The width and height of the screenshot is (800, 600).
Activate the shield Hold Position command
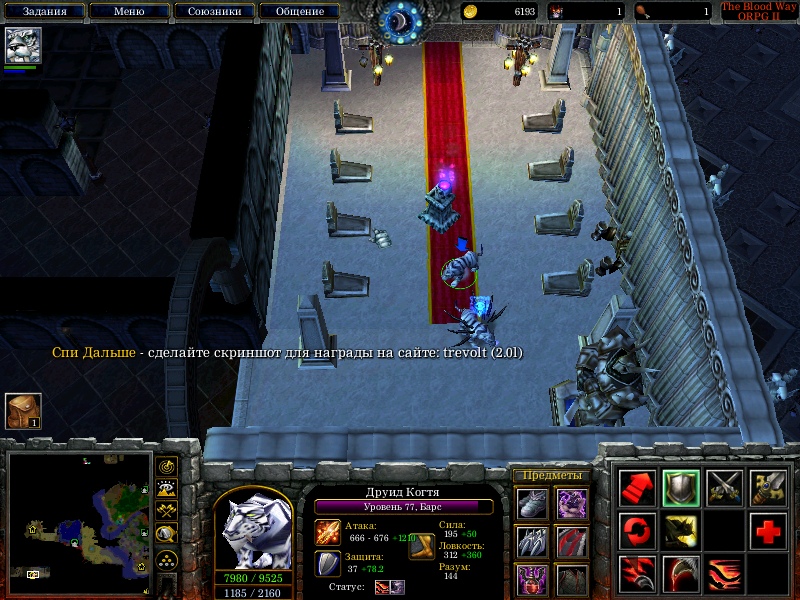click(681, 487)
